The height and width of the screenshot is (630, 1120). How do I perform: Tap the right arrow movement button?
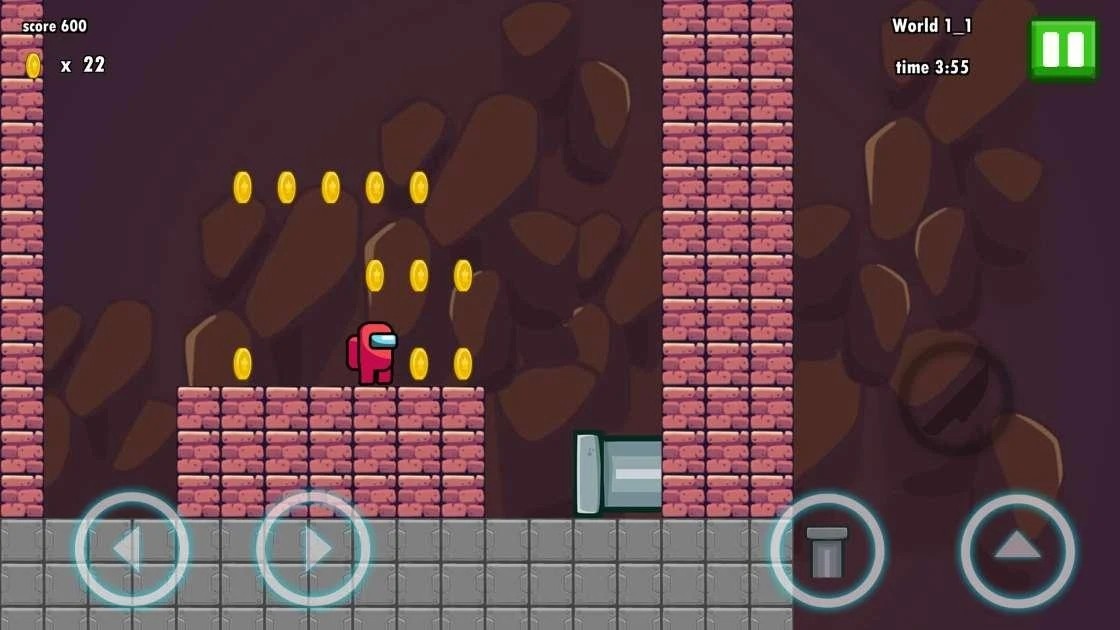[x=313, y=549]
